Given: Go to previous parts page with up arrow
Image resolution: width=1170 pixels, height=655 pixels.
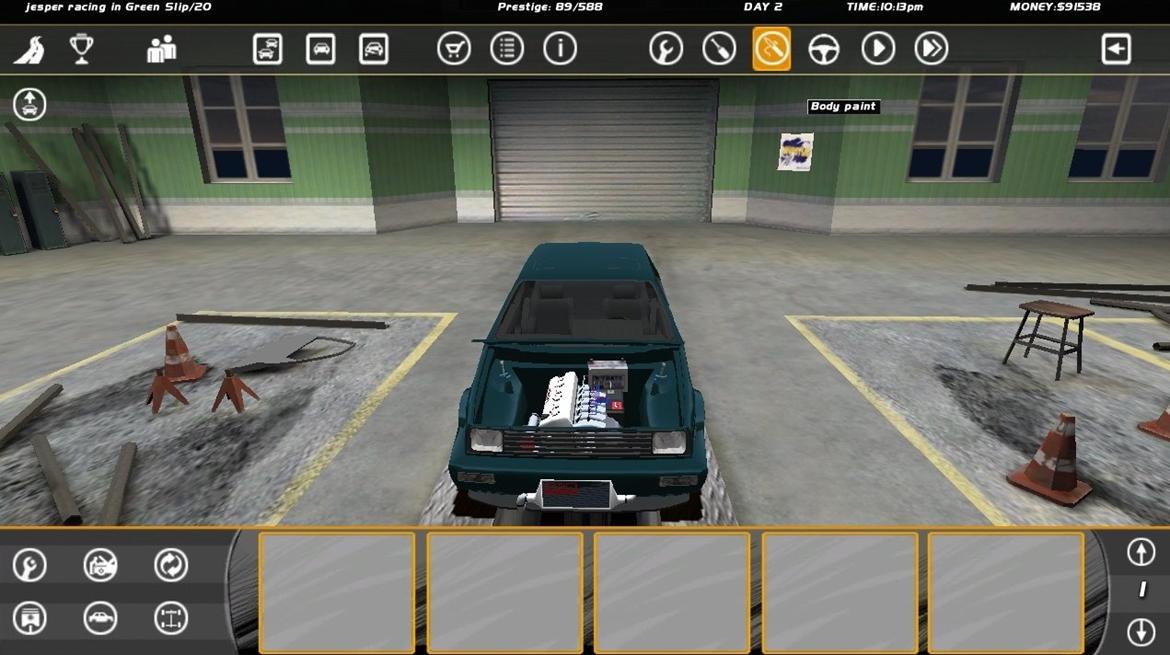Looking at the screenshot, I should point(1141,552).
